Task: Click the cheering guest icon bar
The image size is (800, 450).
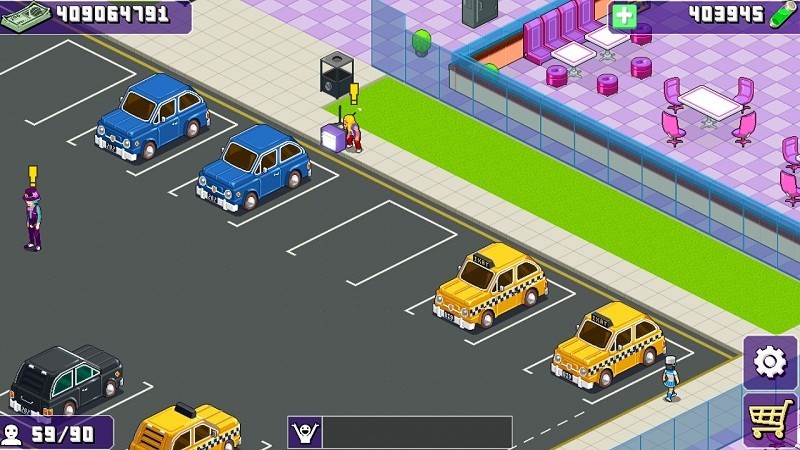Action: point(304,432)
